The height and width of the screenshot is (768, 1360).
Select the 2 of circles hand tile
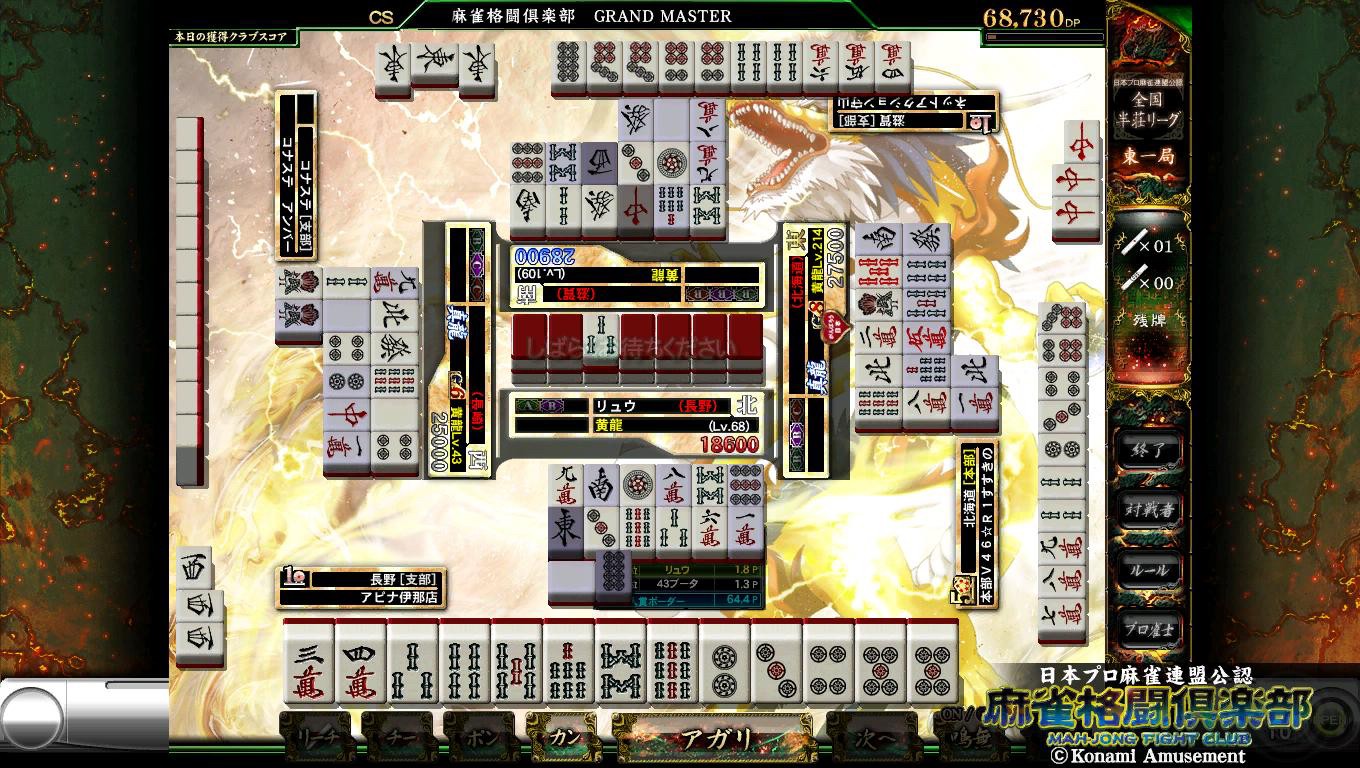point(725,663)
